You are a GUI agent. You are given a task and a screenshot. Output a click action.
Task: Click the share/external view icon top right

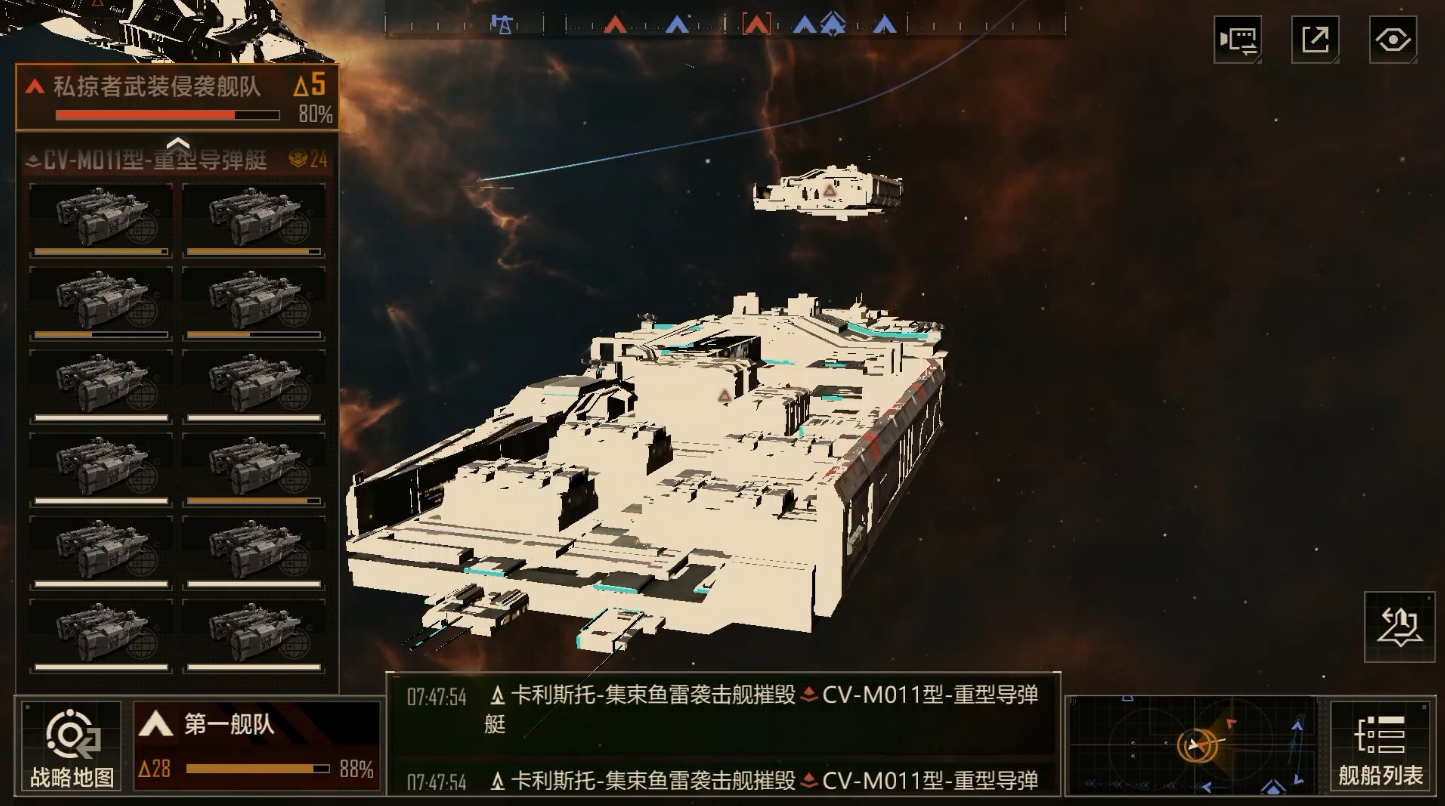tap(1314, 38)
